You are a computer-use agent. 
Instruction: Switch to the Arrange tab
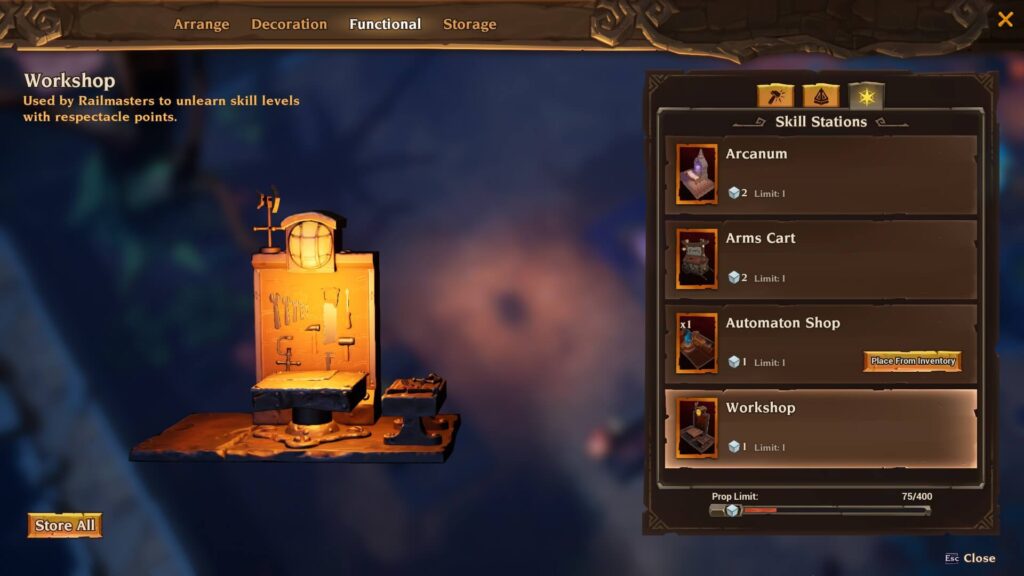(x=201, y=24)
